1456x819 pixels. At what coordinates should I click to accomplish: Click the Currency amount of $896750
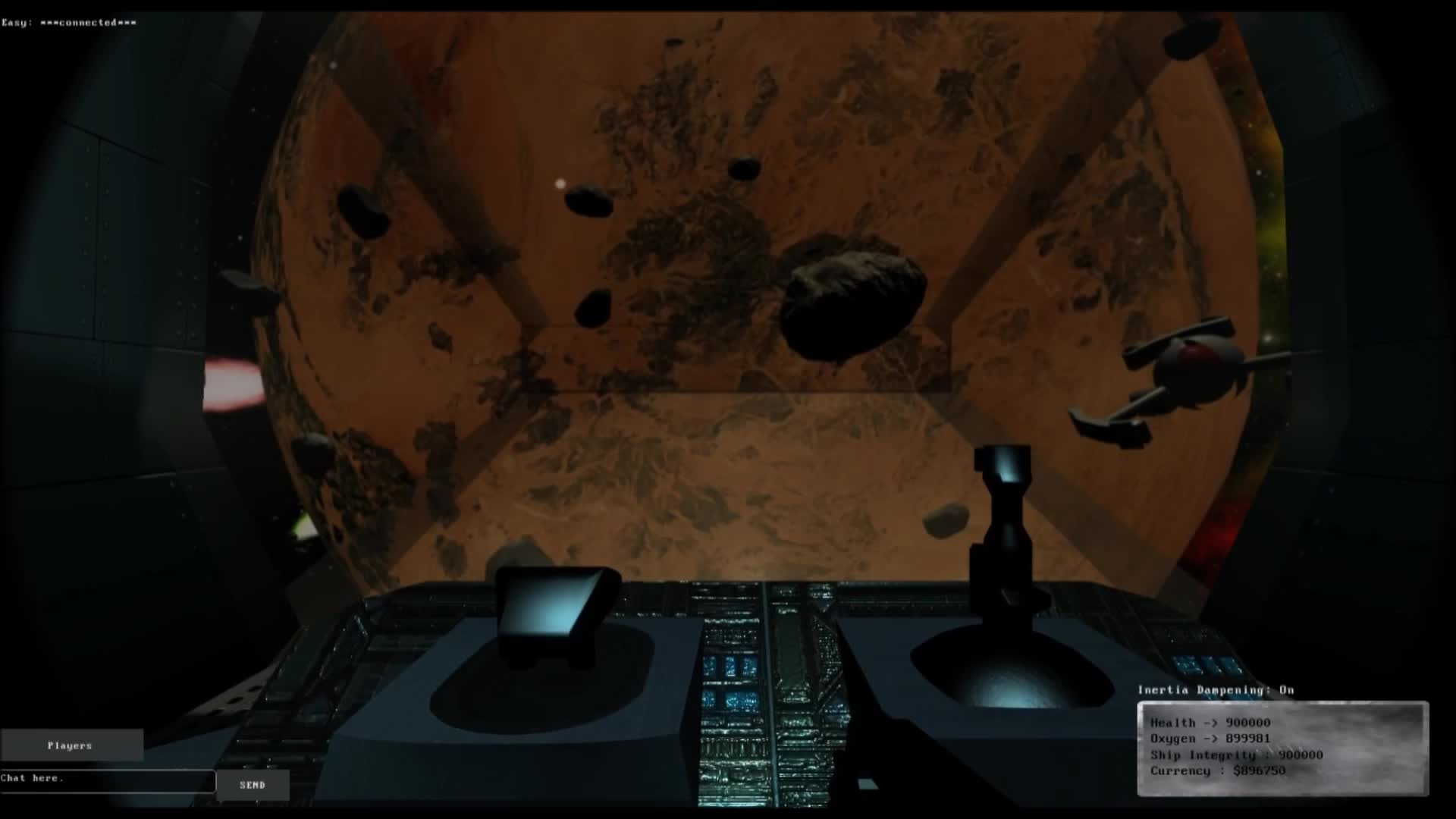point(1217,770)
